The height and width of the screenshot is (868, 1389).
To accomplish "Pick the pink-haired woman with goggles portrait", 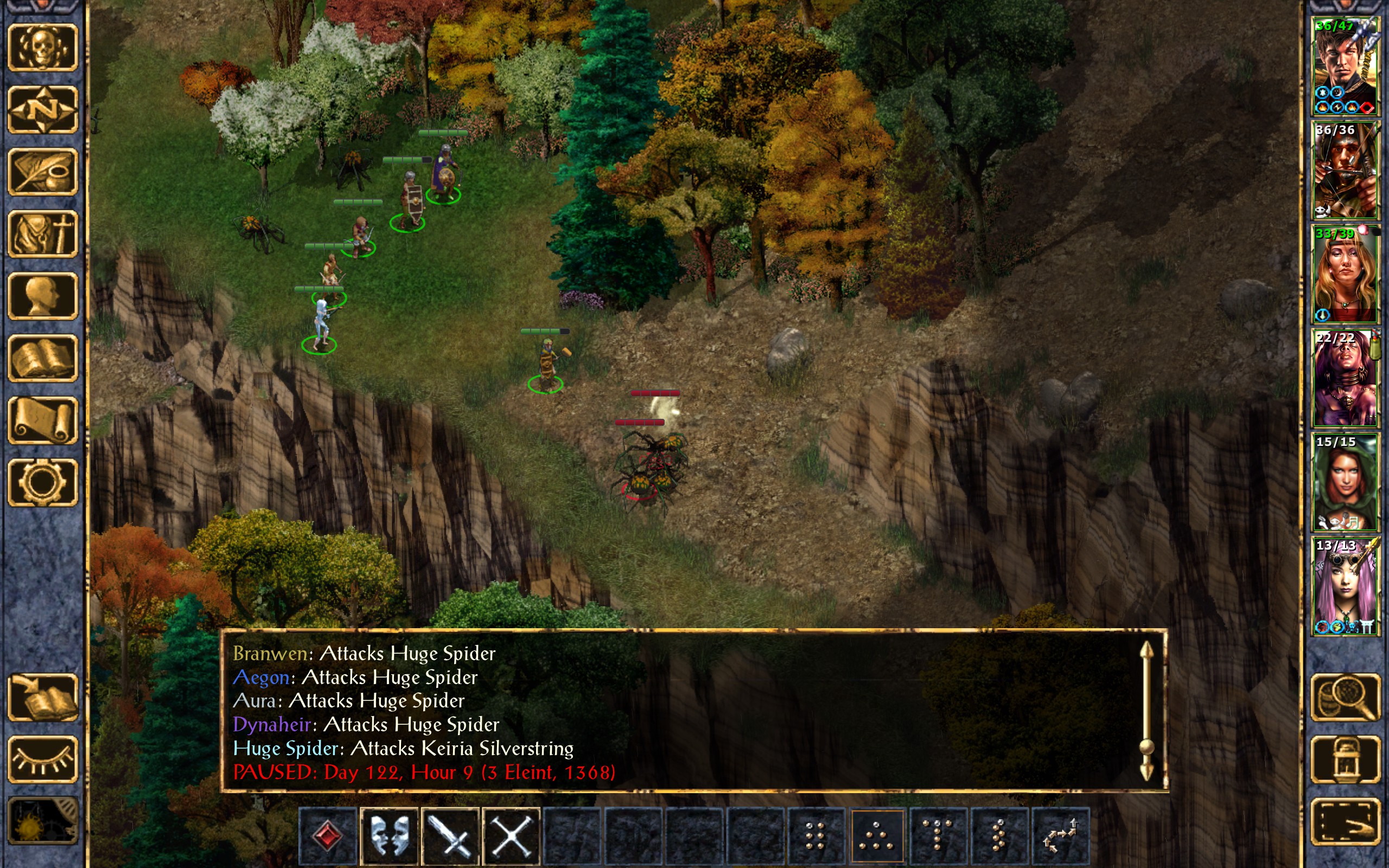I will pyautogui.click(x=1345, y=586).
